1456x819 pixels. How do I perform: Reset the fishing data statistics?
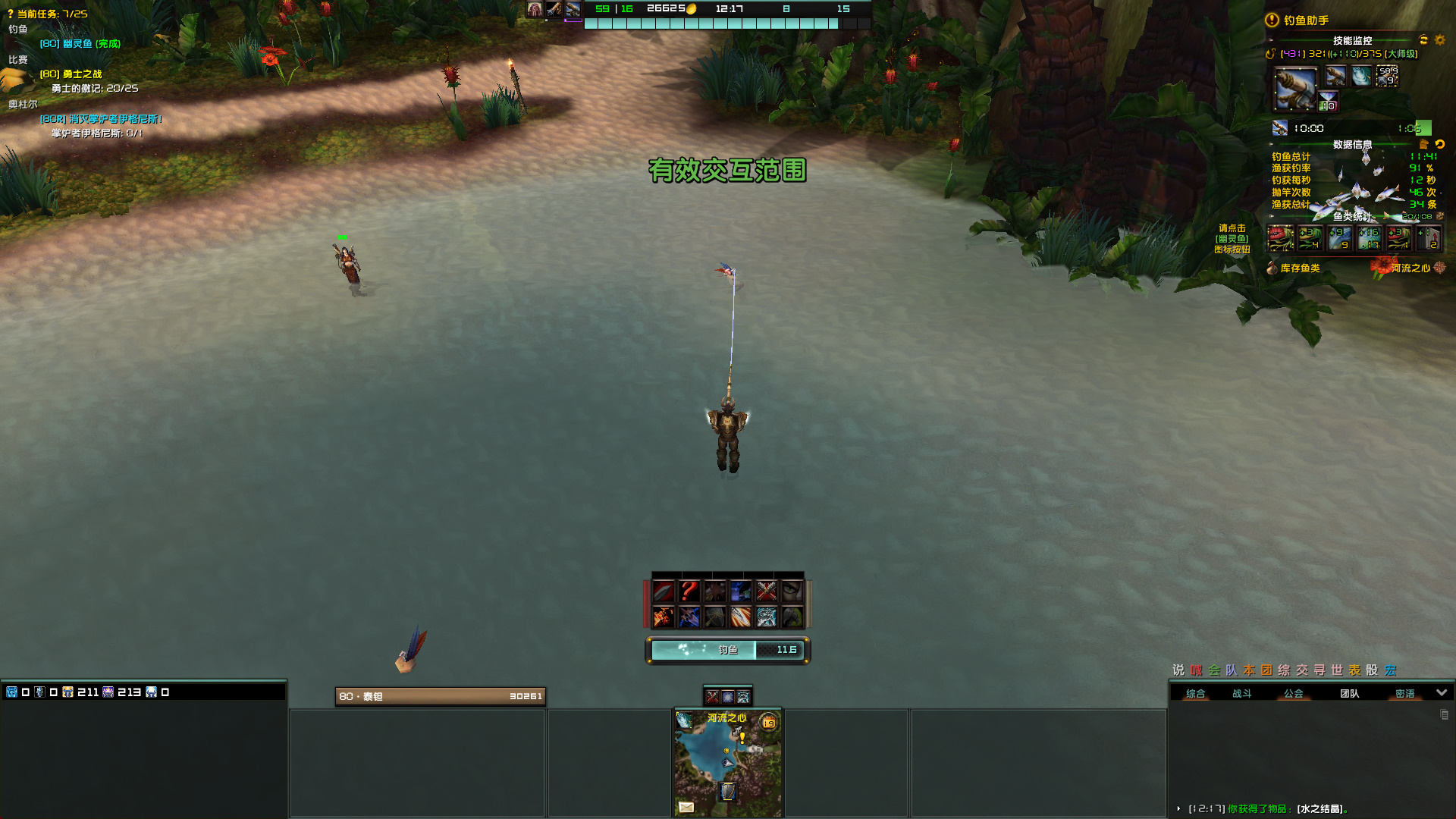click(1439, 144)
